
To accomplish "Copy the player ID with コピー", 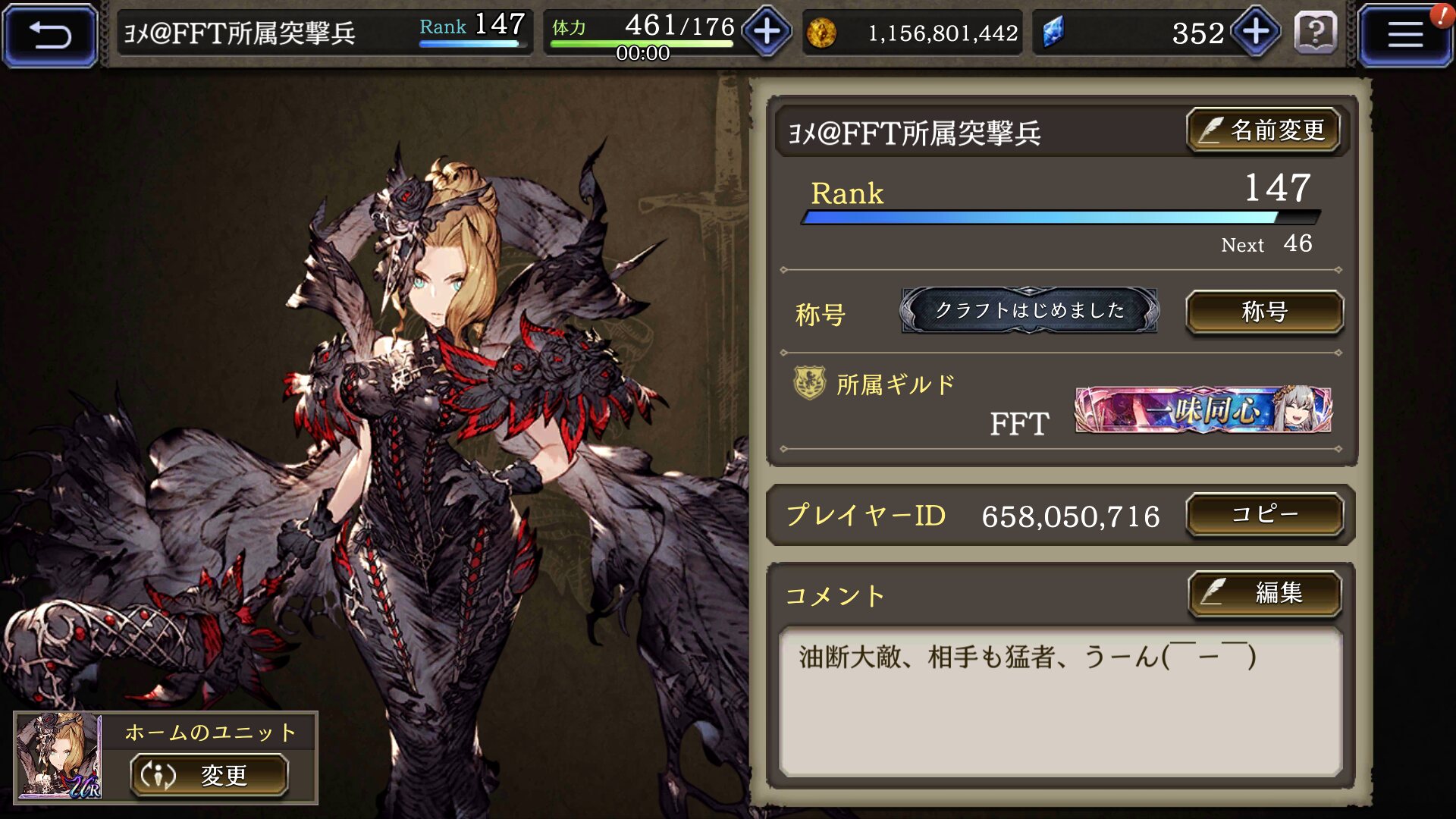I will coord(1264,515).
